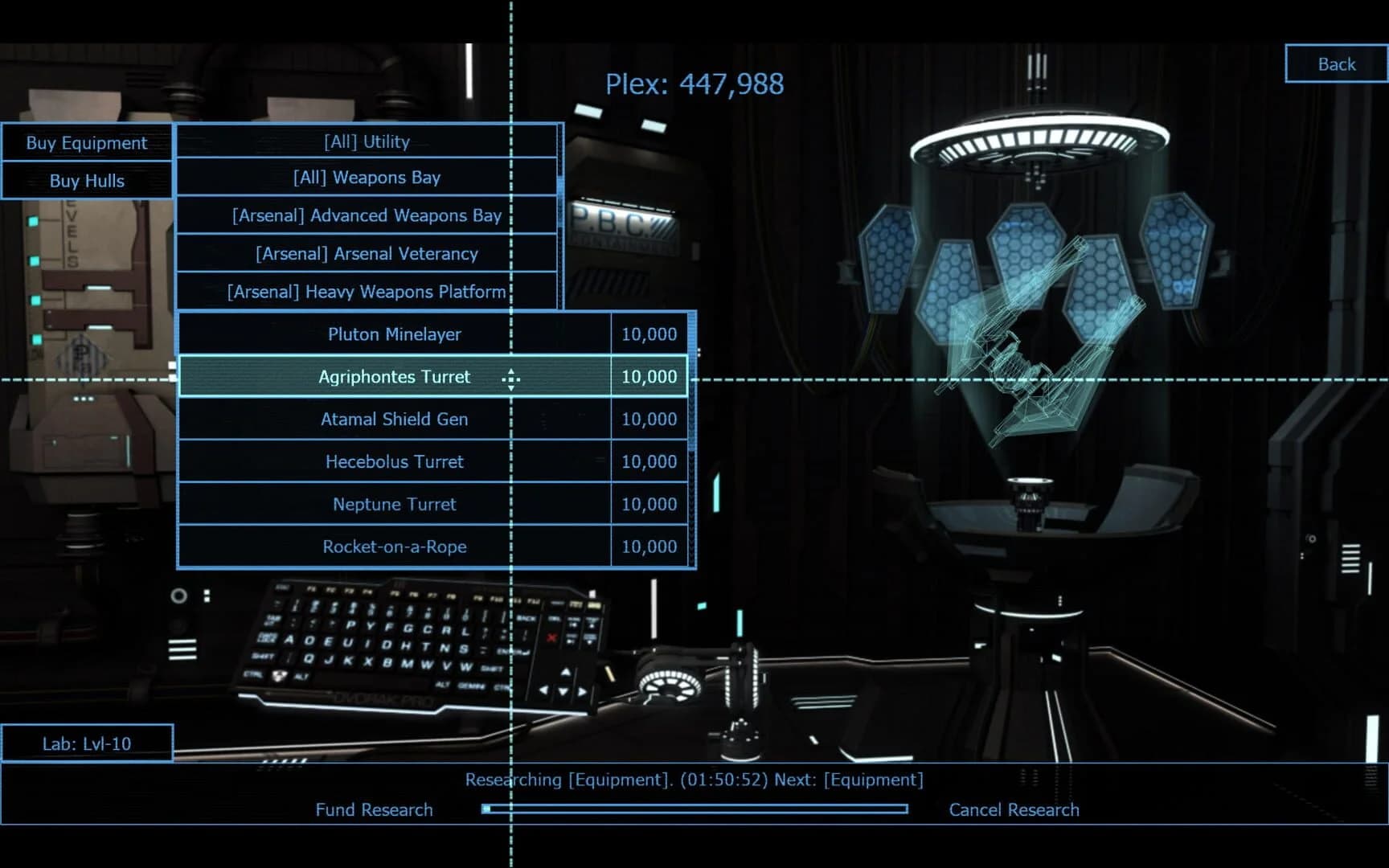Click Fund Research
The height and width of the screenshot is (868, 1389).
(374, 809)
